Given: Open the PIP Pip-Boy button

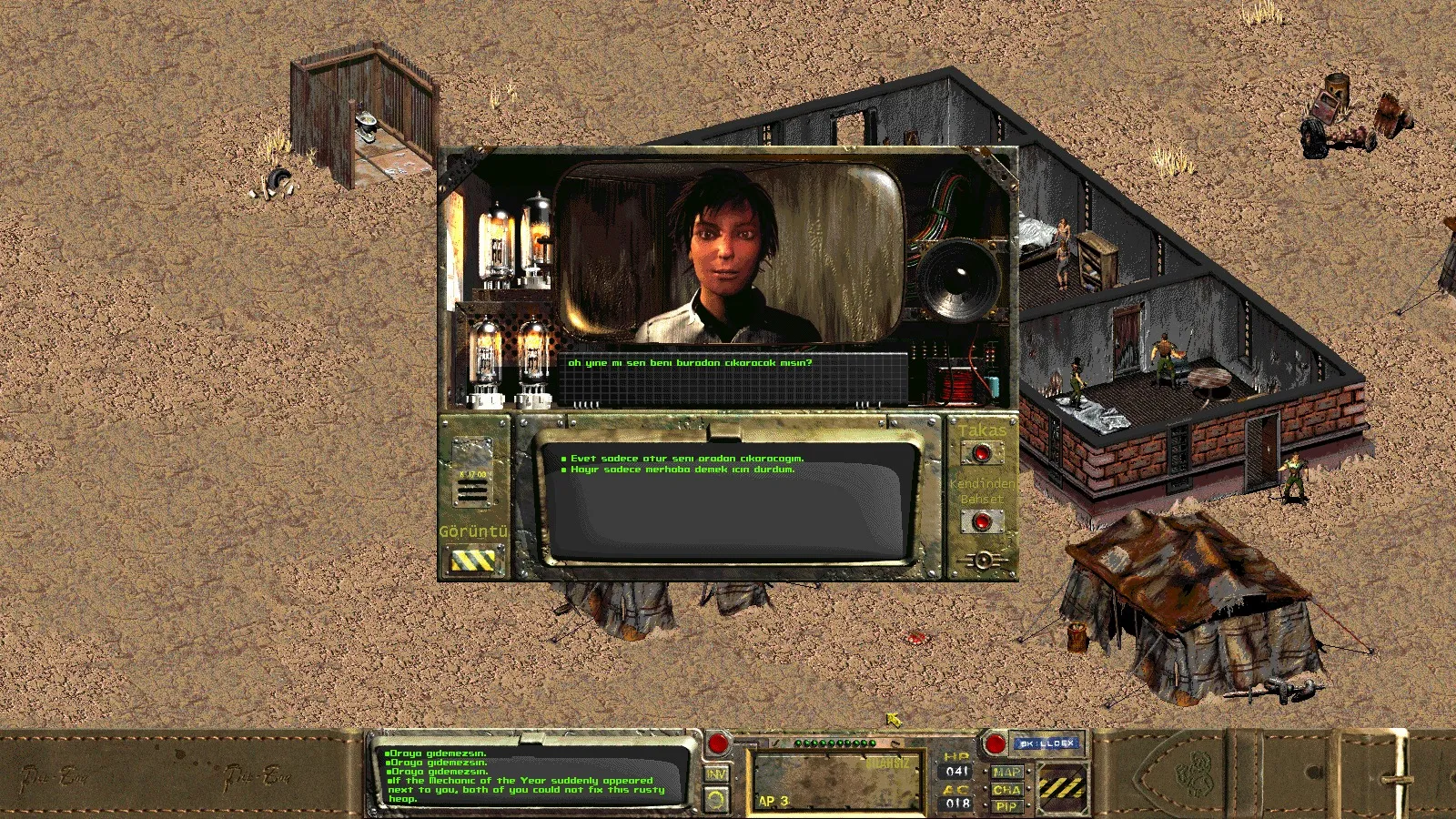Looking at the screenshot, I should (x=1006, y=806).
